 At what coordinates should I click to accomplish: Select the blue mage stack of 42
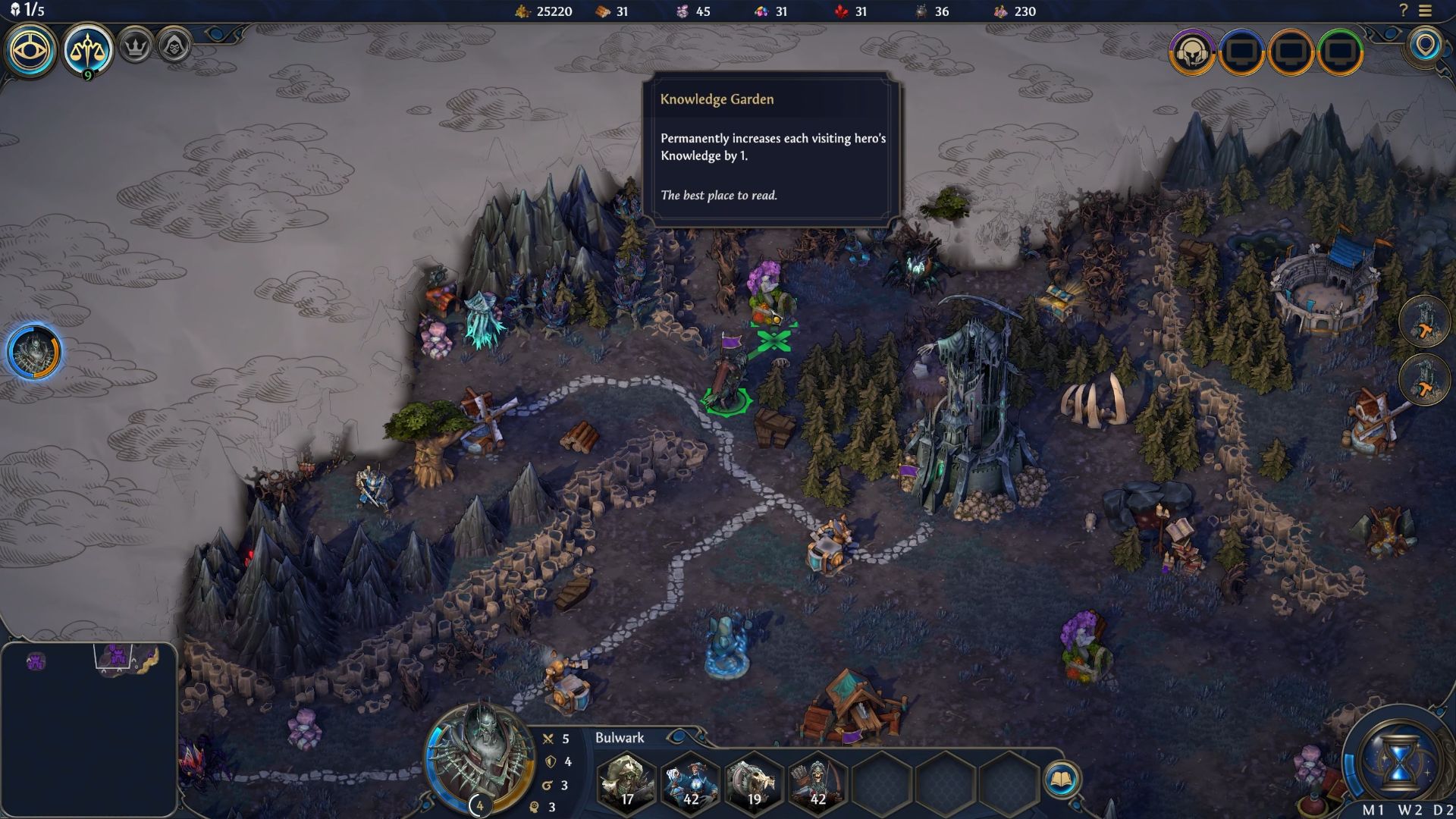690,782
